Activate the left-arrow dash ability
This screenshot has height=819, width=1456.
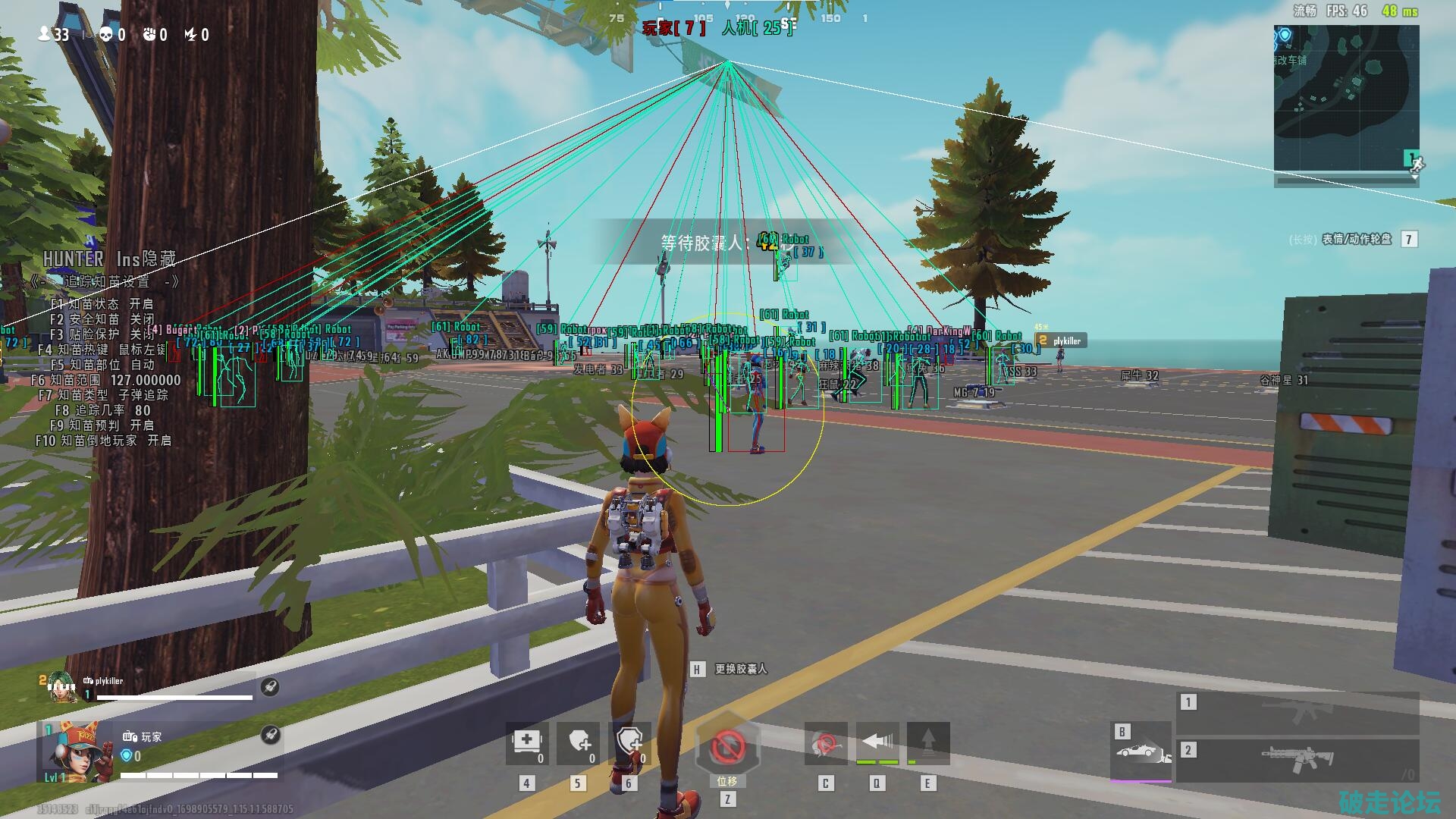coord(877,743)
